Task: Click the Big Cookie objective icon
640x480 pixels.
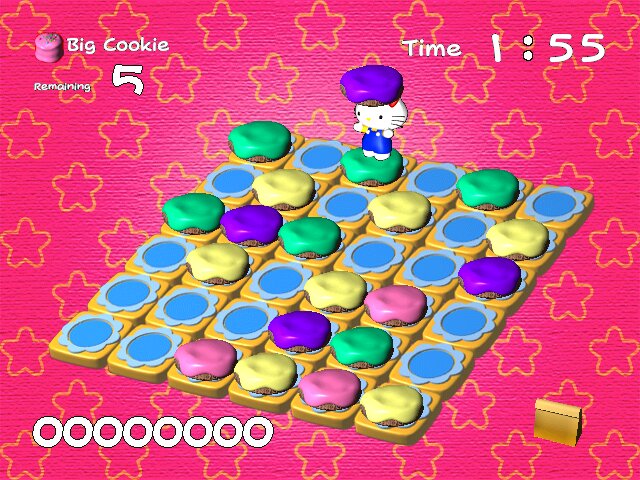Action: 47,46
